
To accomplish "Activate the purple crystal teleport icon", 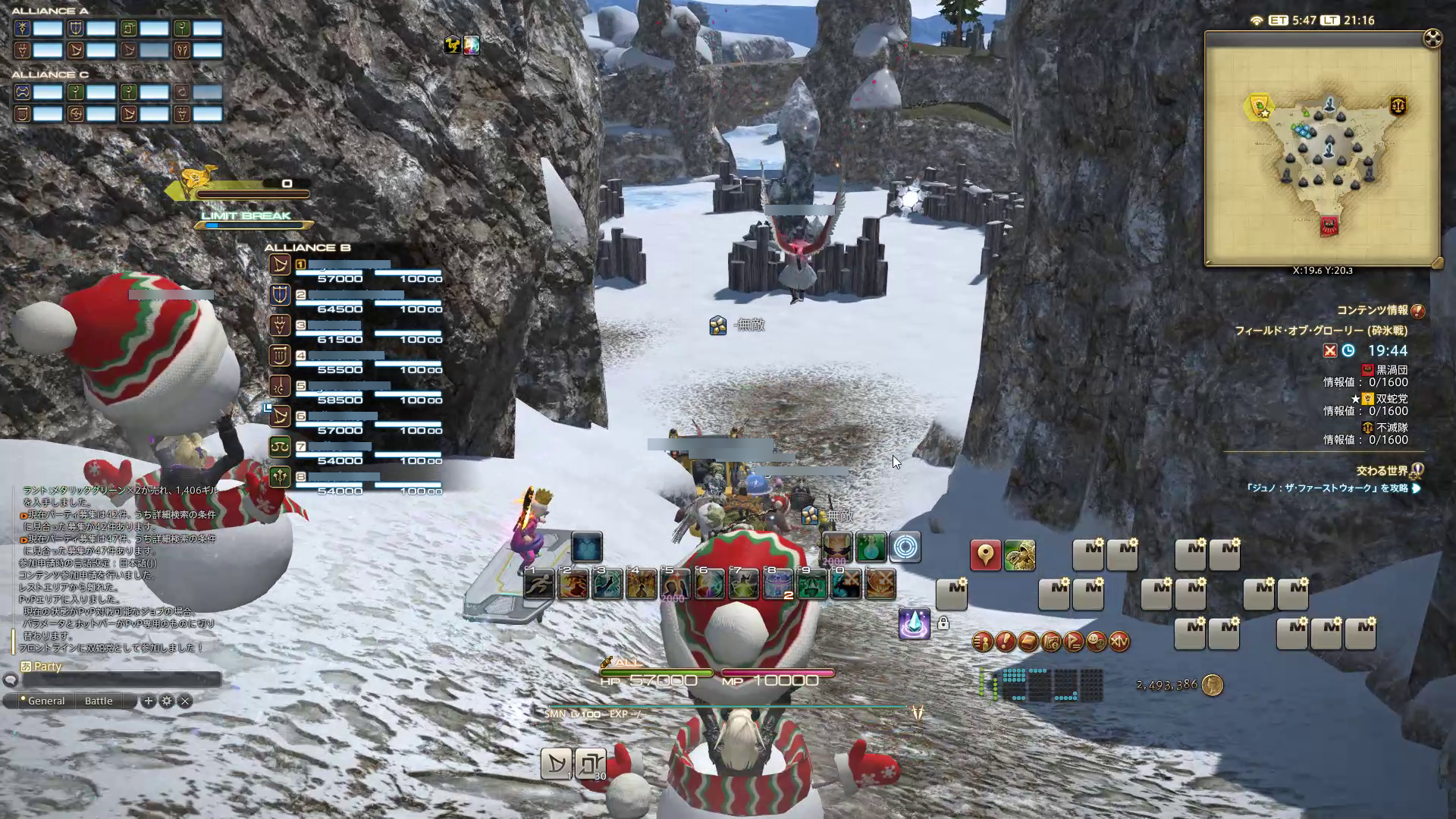I will pos(914,624).
